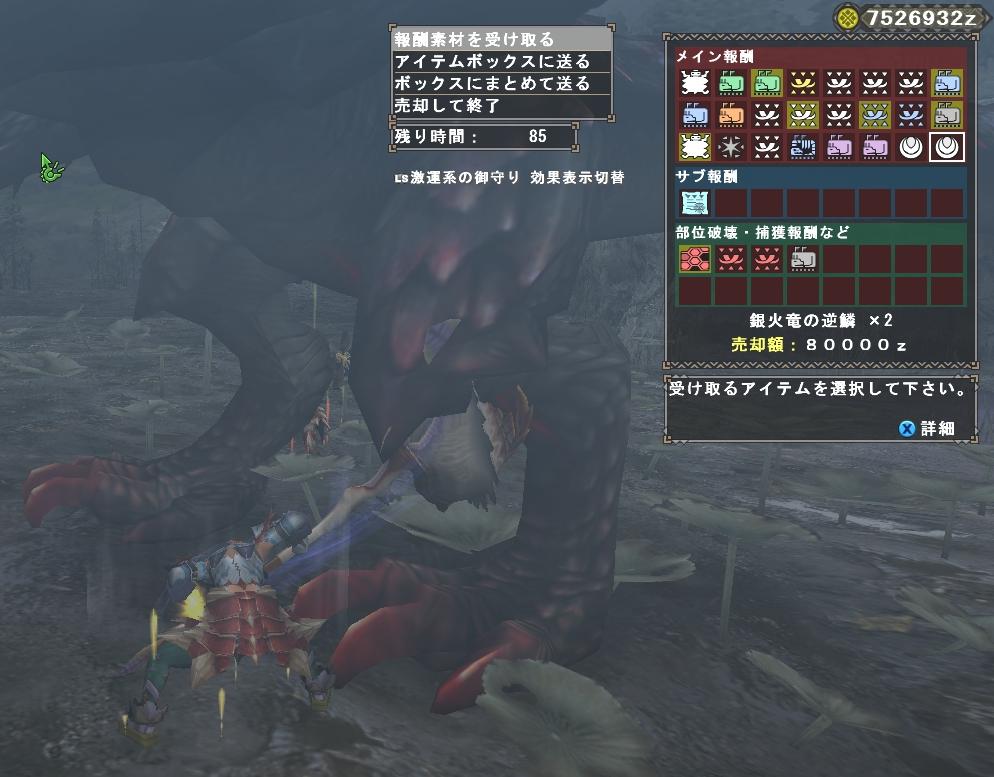Select the green scale icon on yellow background

coord(766,83)
